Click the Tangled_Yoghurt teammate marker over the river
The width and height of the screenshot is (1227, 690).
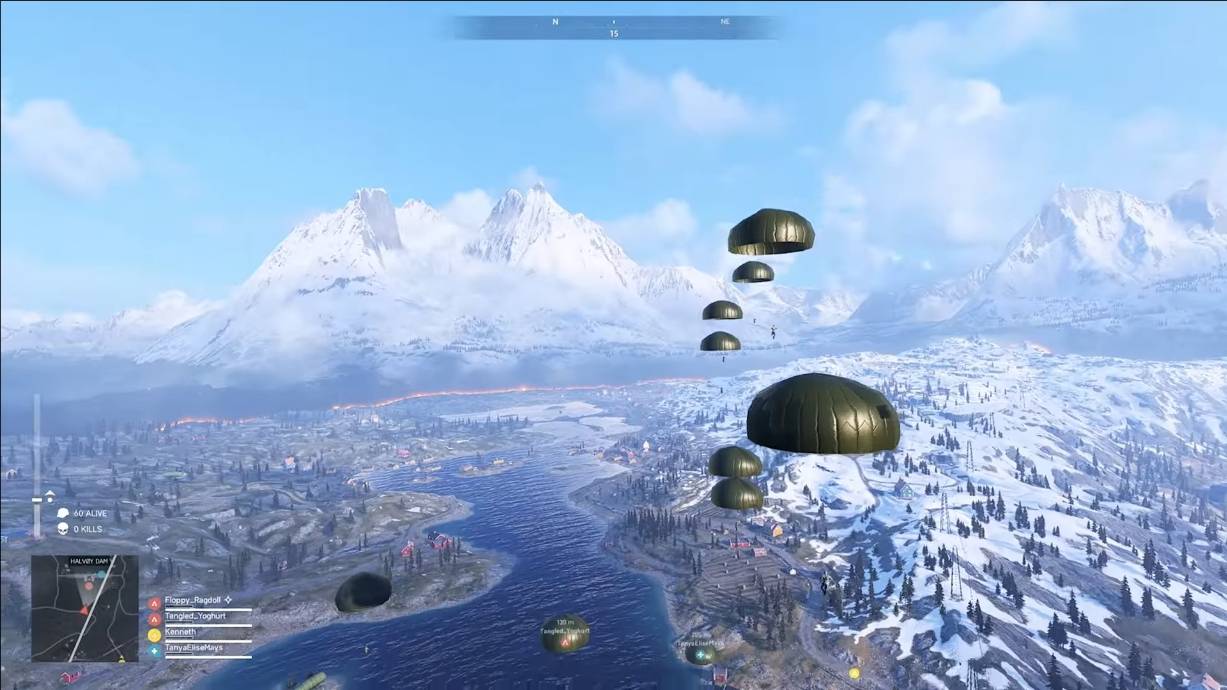click(565, 633)
